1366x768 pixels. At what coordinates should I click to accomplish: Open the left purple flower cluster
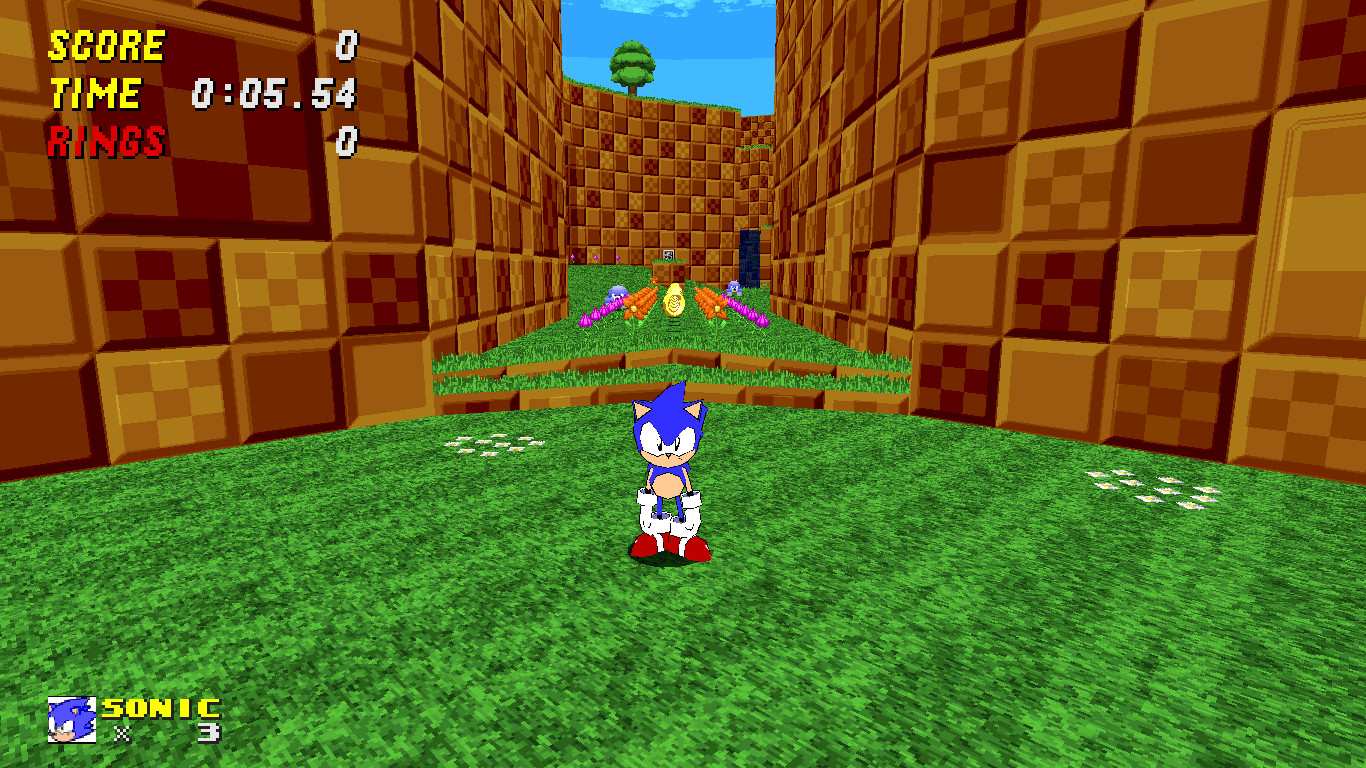click(600, 312)
